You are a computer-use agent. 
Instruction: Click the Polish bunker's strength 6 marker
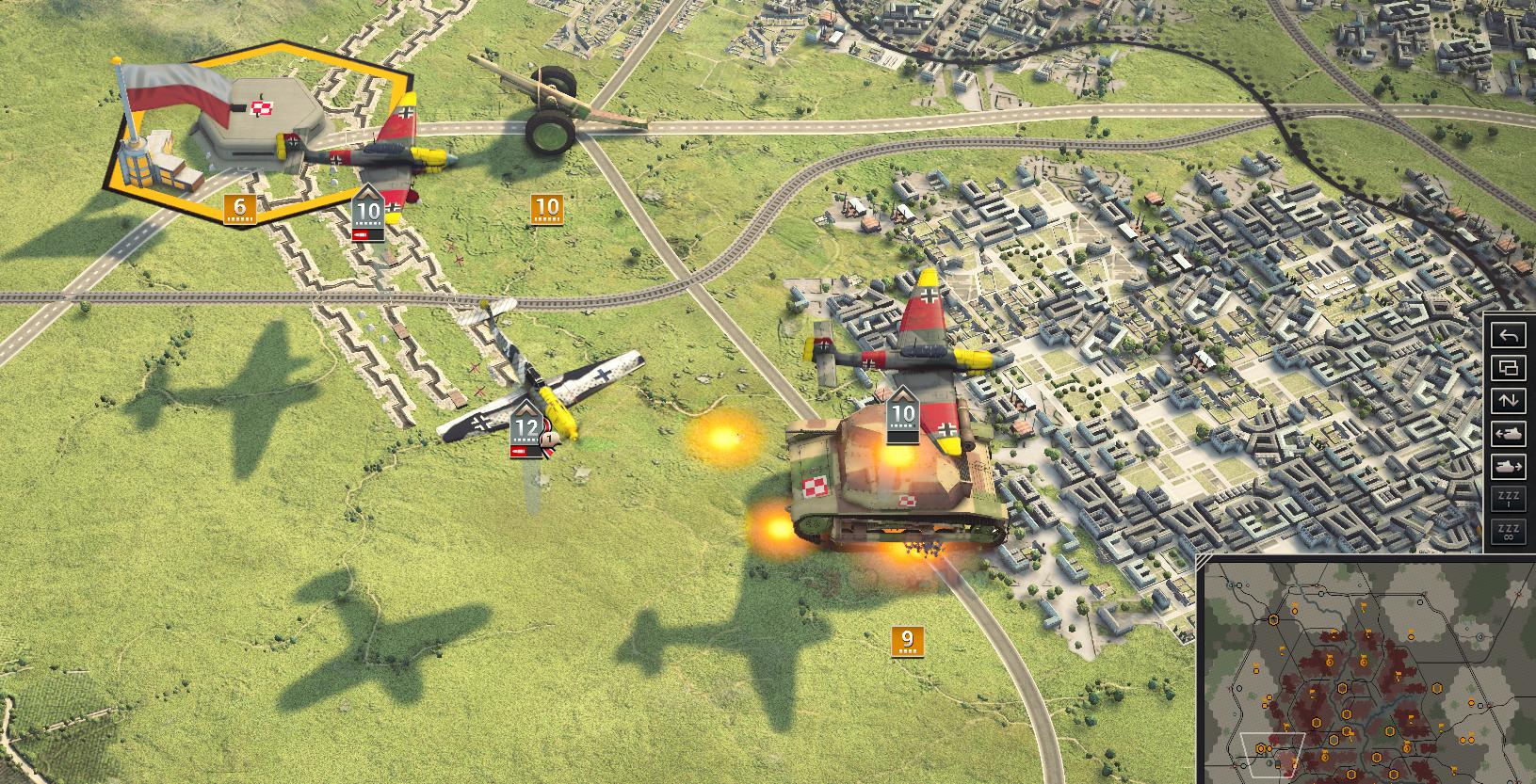239,209
